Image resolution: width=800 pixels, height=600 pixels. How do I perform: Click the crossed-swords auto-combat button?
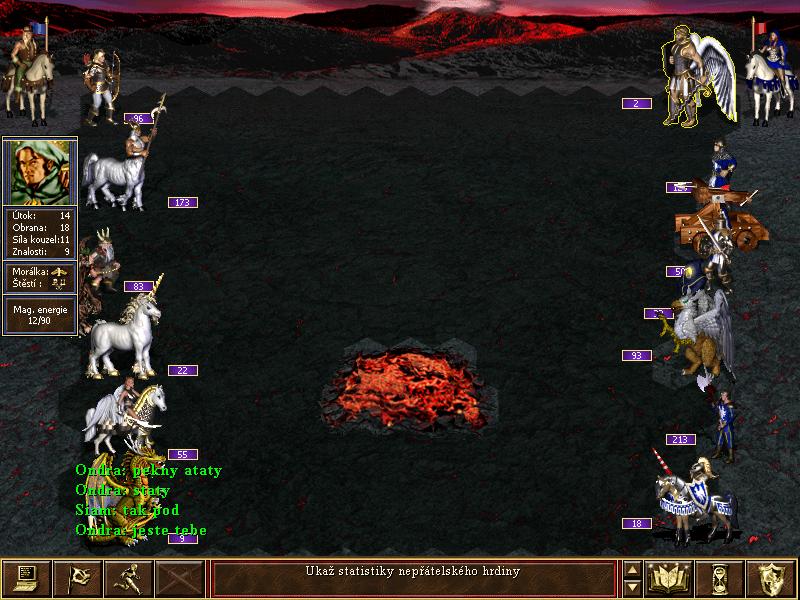pyautogui.click(x=180, y=578)
